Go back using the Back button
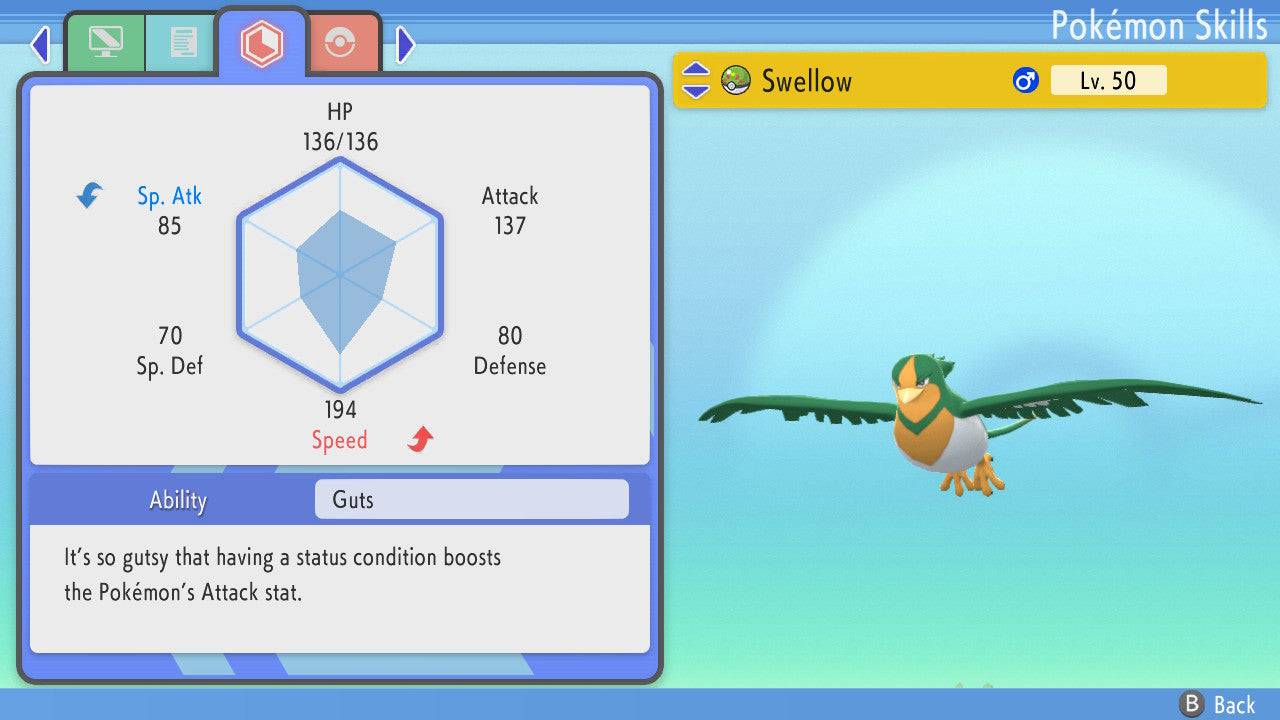 pyautogui.click(x=1217, y=704)
